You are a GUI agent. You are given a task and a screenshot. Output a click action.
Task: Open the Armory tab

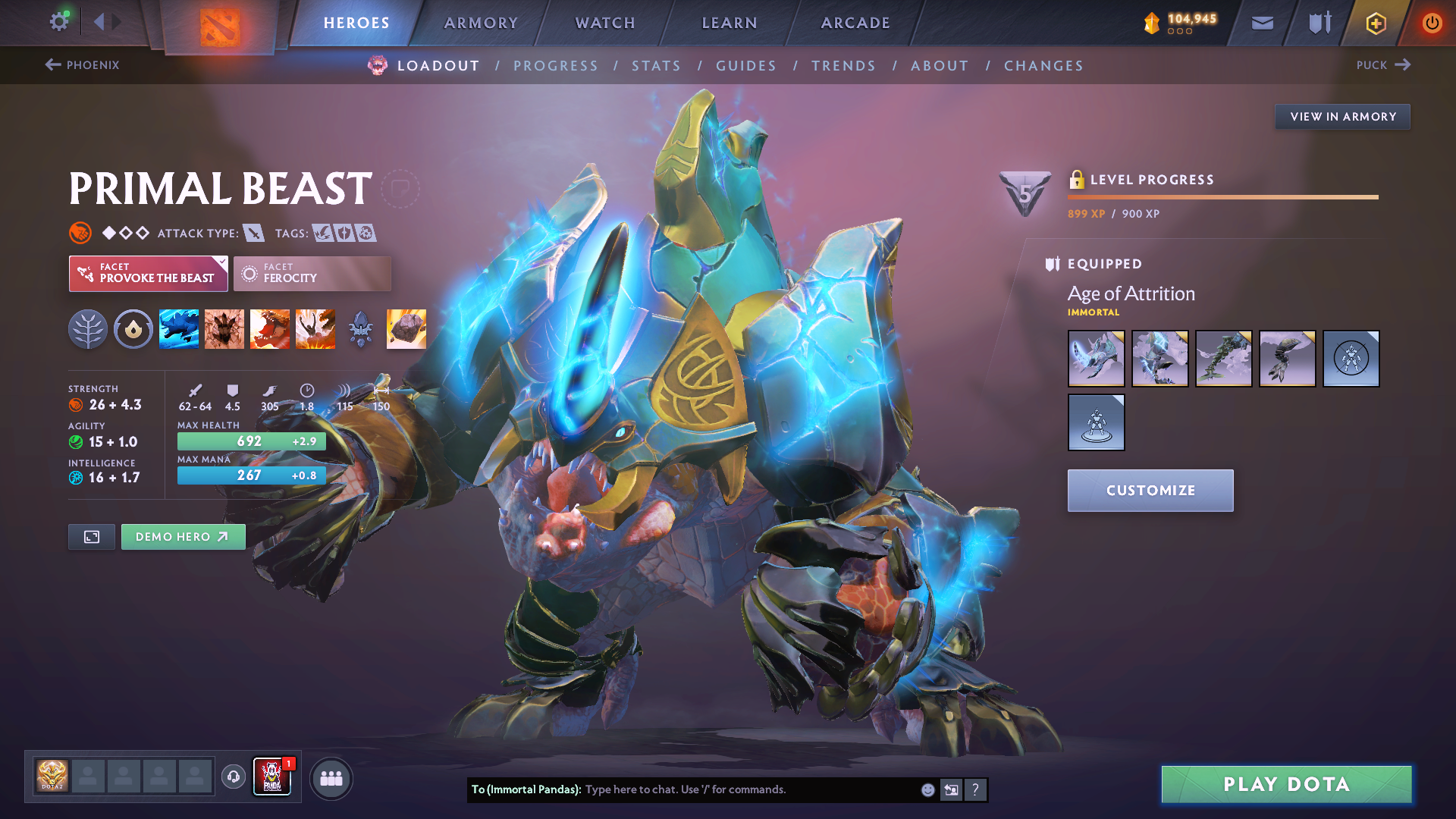pos(481,23)
